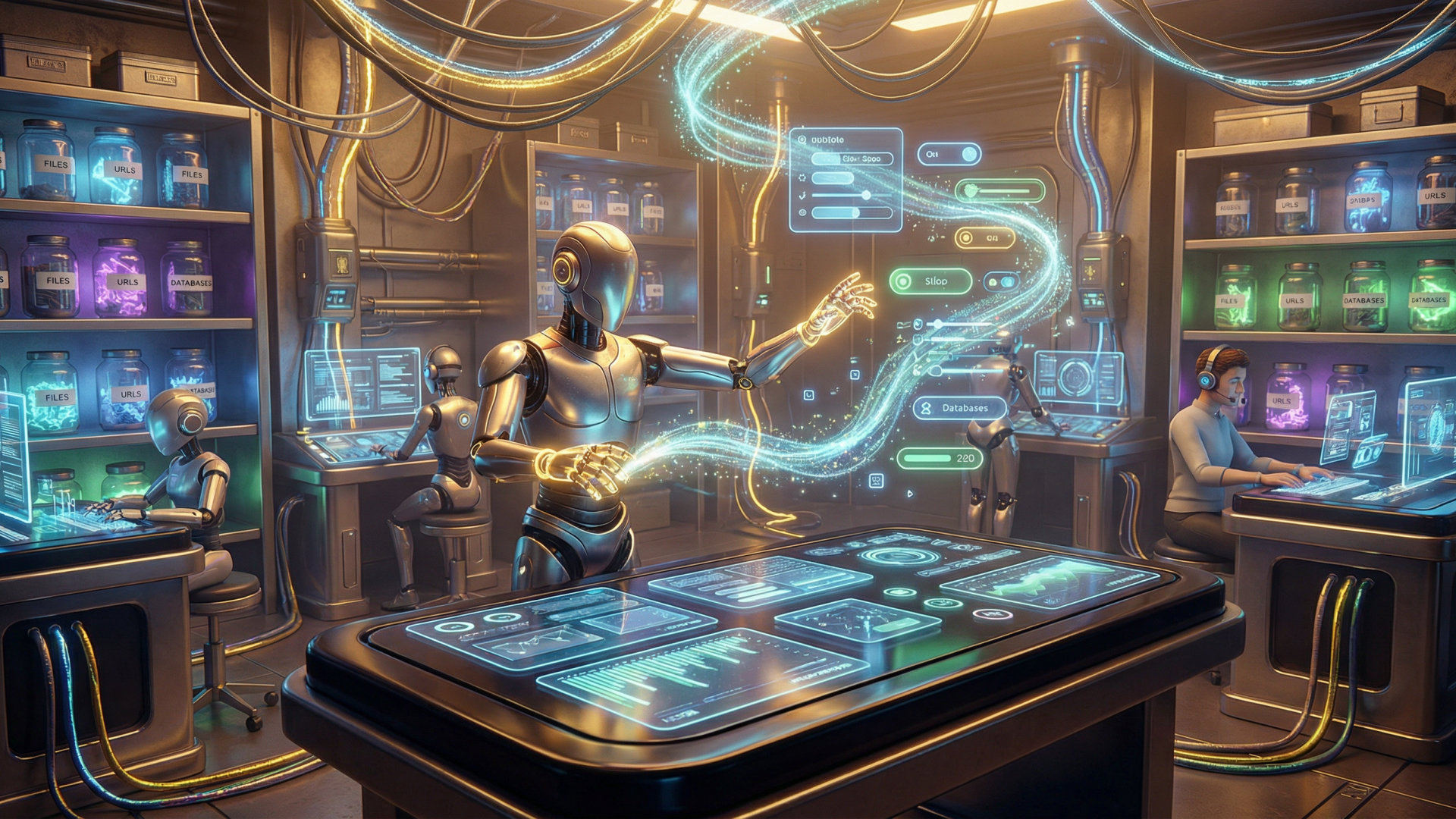
Task: Click the small play triangle icon
Action: (x=910, y=493)
